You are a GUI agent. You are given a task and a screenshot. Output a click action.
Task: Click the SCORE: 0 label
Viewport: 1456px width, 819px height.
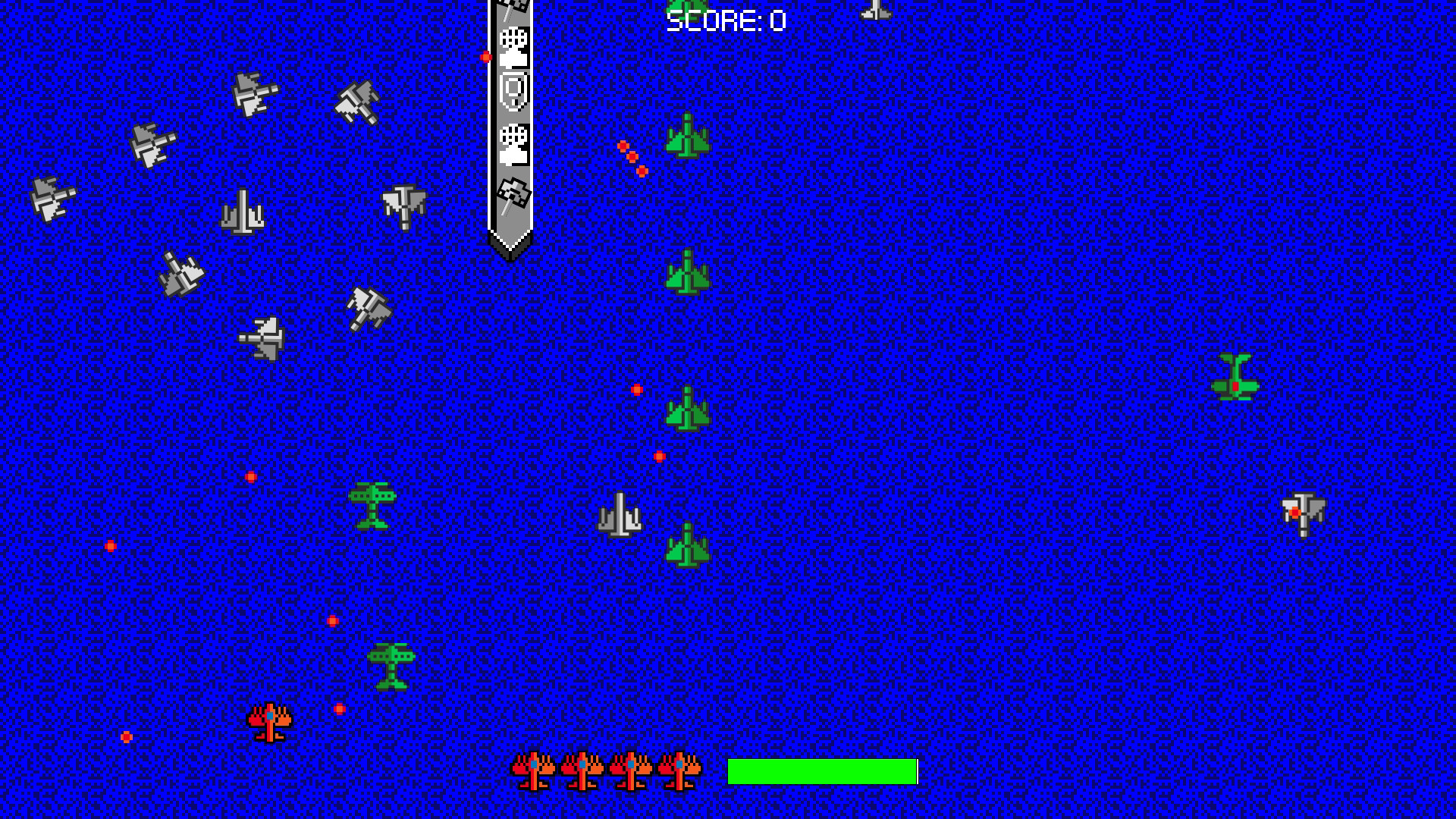pyautogui.click(x=726, y=18)
